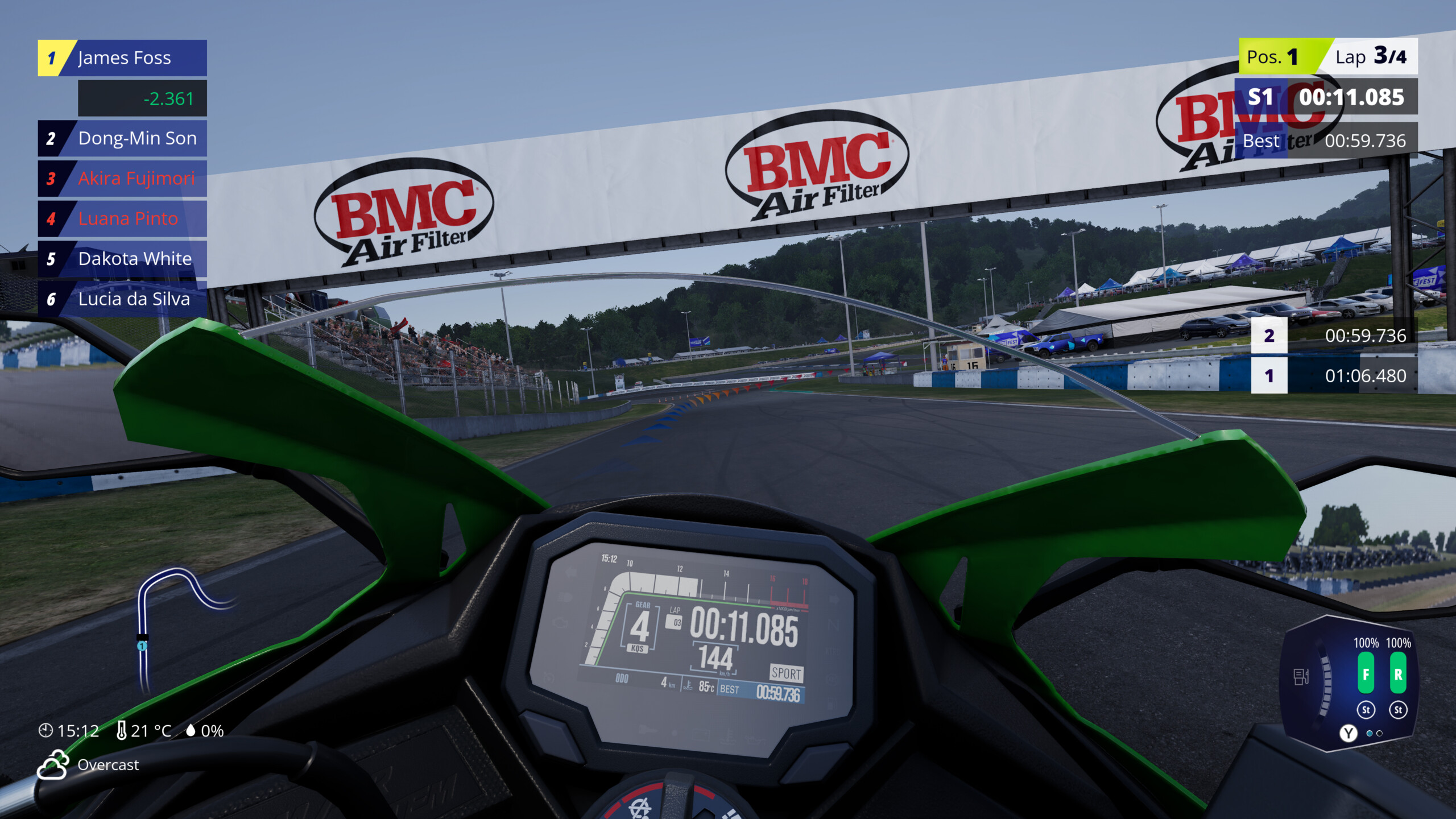Select Dong-Min Son's leaderboard row
Image resolution: width=1456 pixels, height=819 pixels.
(123, 138)
